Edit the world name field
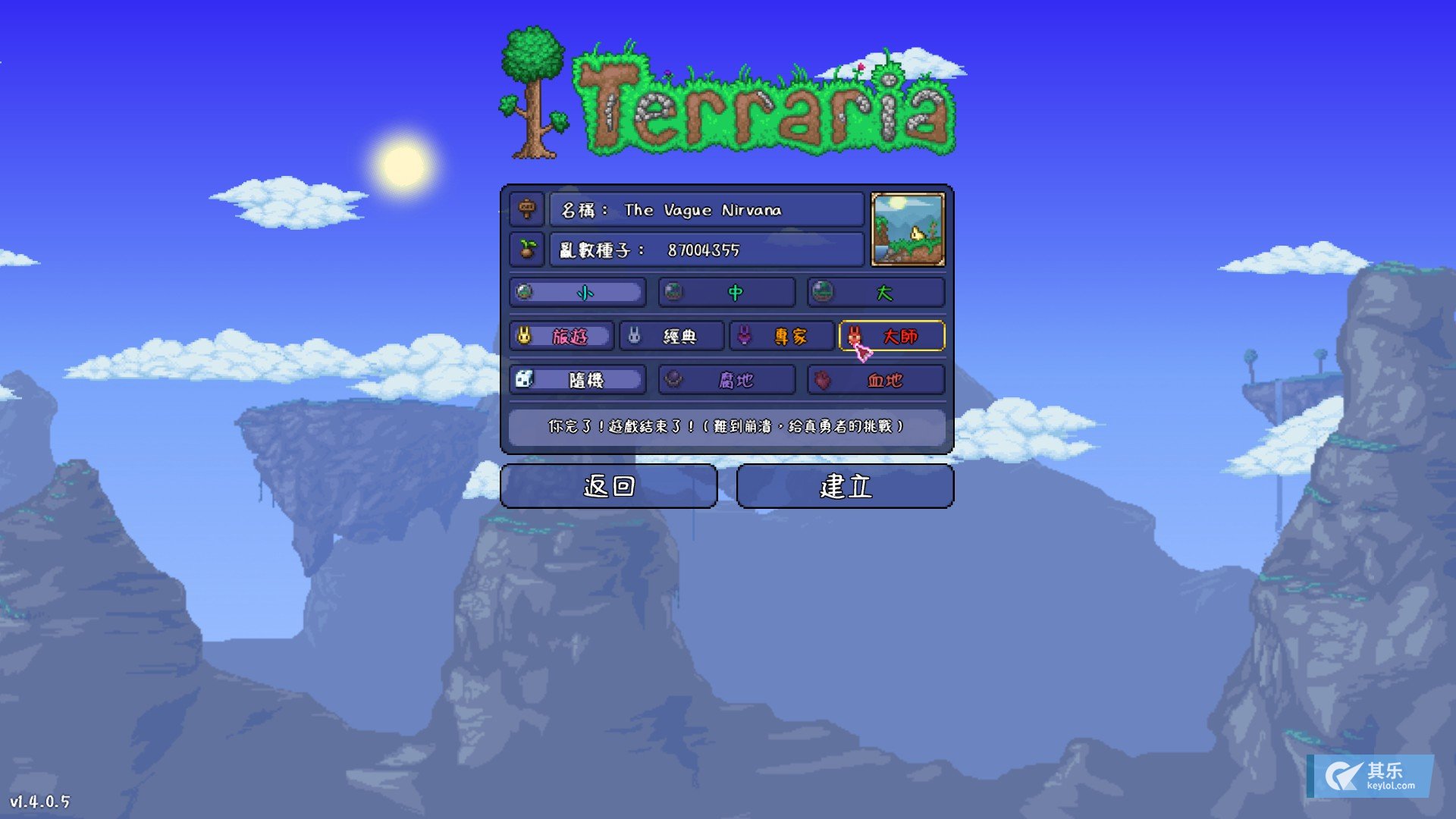The width and height of the screenshot is (1456, 819). [706, 210]
